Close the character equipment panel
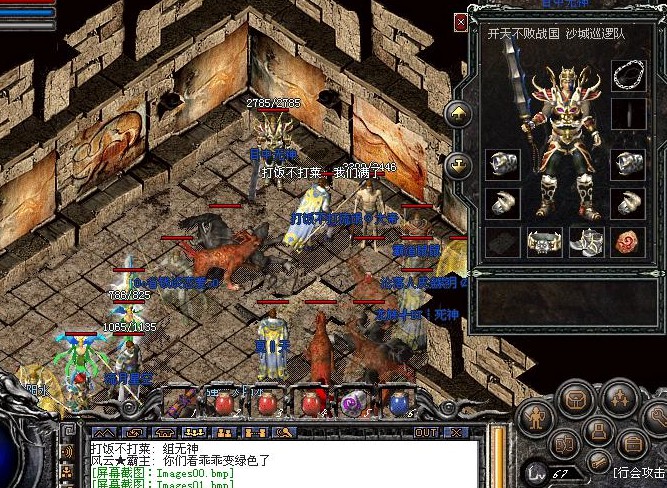Viewport: 667px width, 488px height. coord(460,21)
